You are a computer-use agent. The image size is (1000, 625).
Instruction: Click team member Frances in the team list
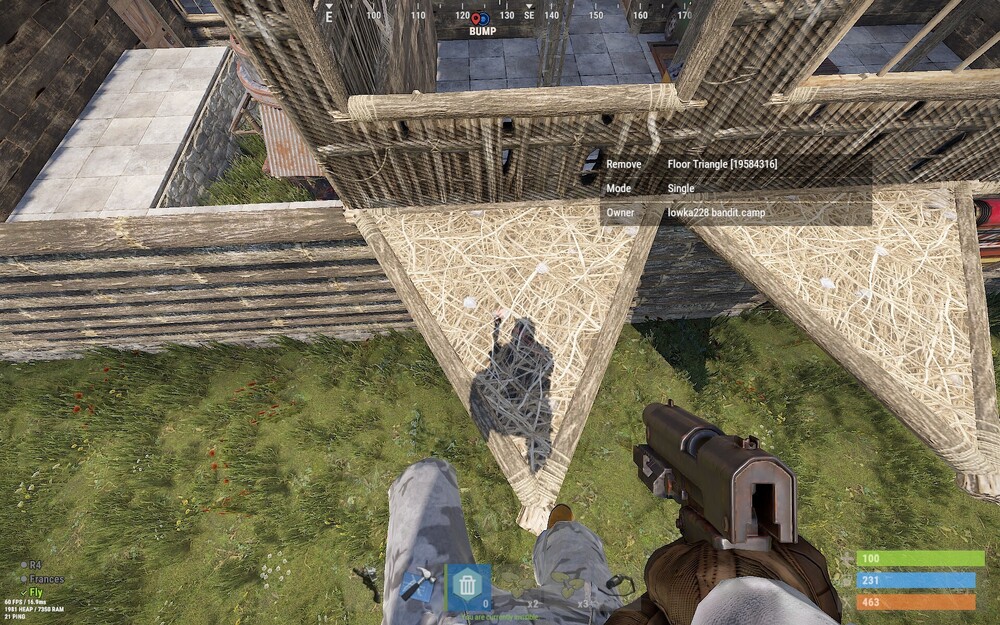[46, 579]
